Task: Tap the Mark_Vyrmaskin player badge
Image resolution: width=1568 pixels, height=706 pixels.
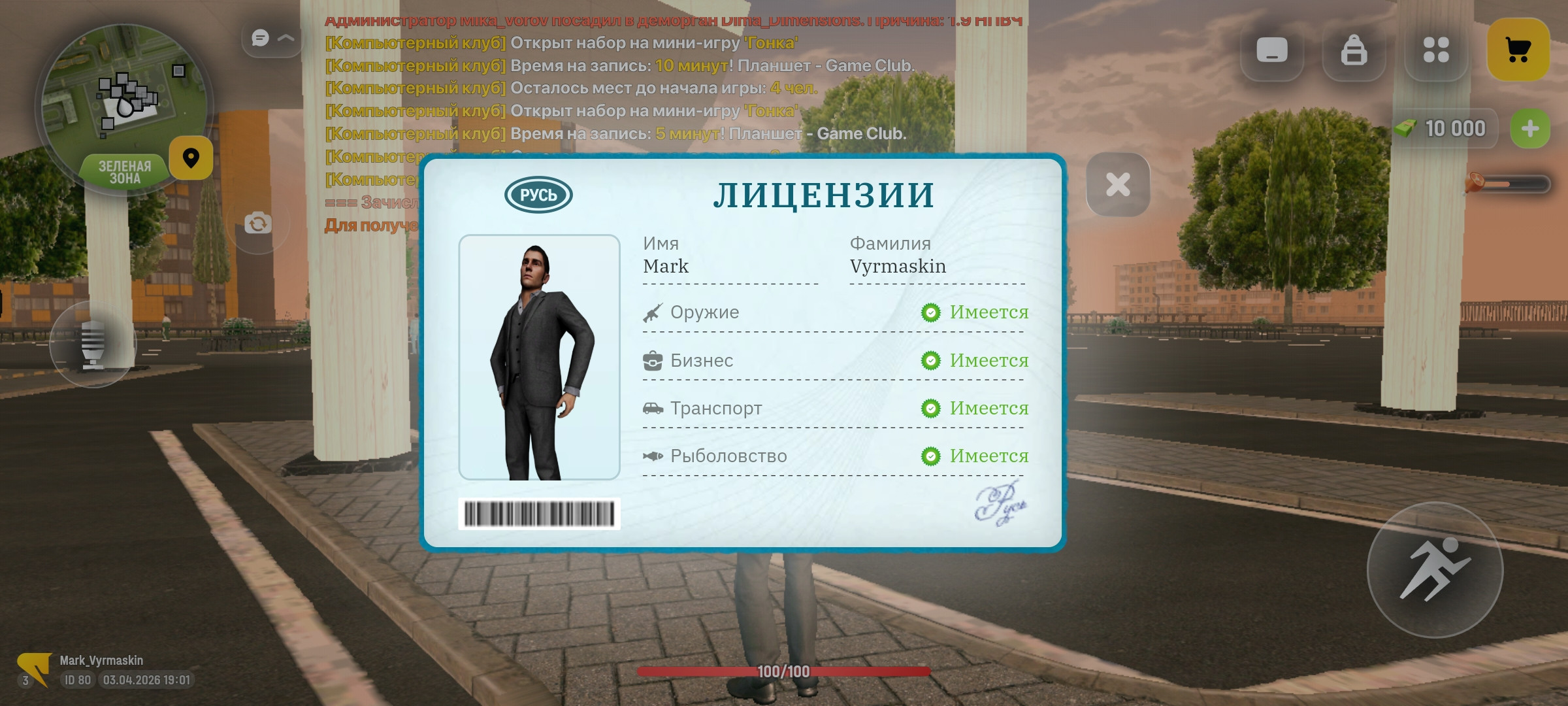Action: 101,660
